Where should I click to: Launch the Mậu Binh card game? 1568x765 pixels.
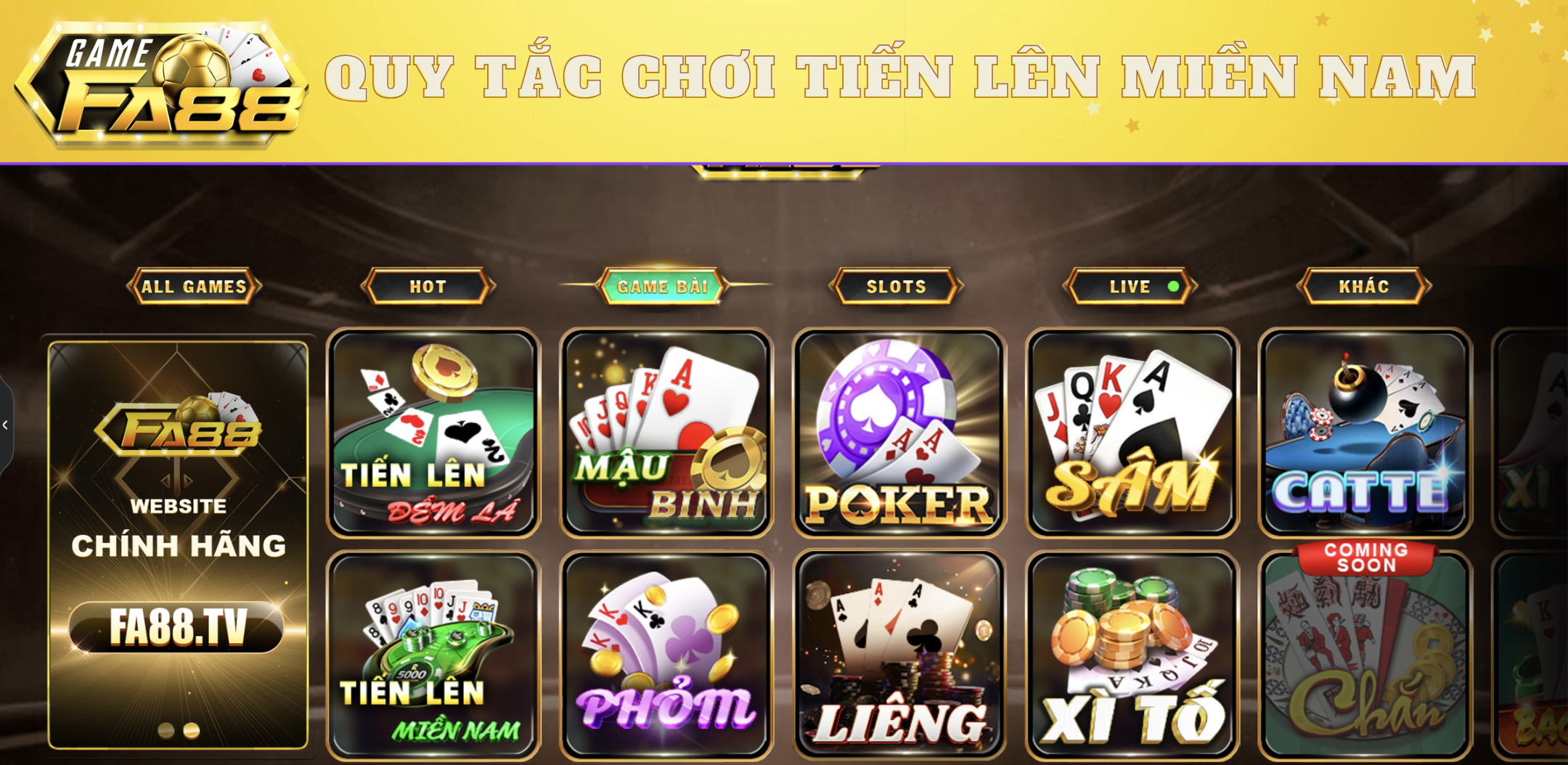click(x=666, y=432)
